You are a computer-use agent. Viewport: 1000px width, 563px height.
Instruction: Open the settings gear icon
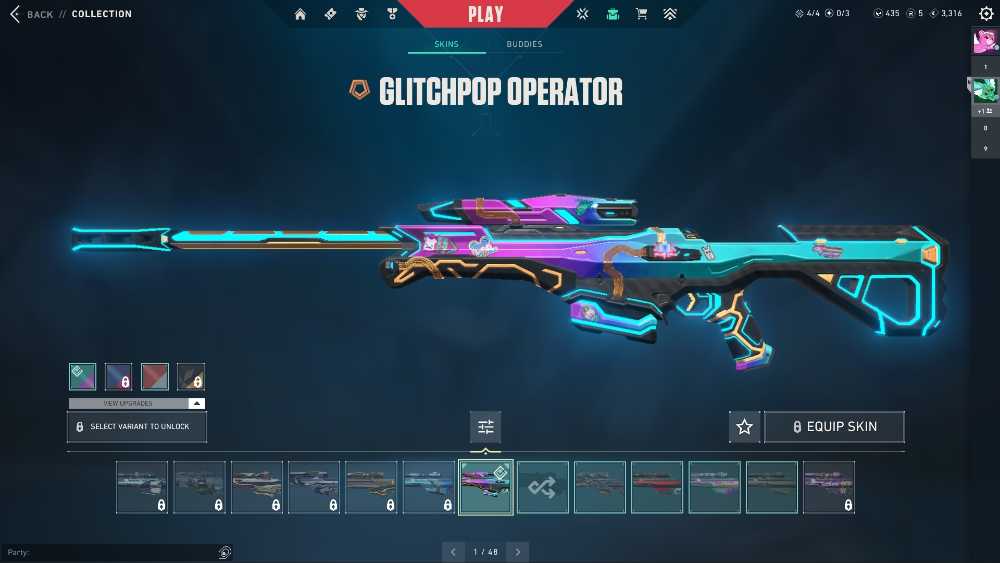986,14
